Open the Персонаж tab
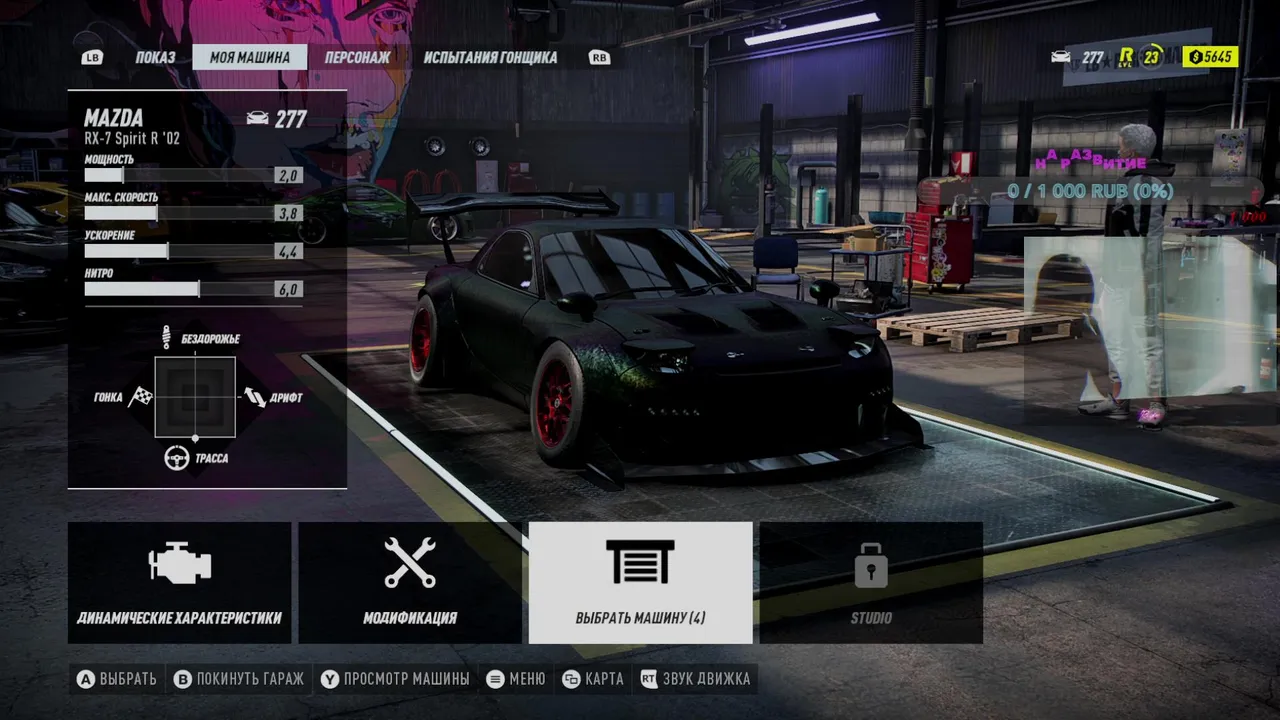Viewport: 1280px width, 720px height. pos(357,57)
